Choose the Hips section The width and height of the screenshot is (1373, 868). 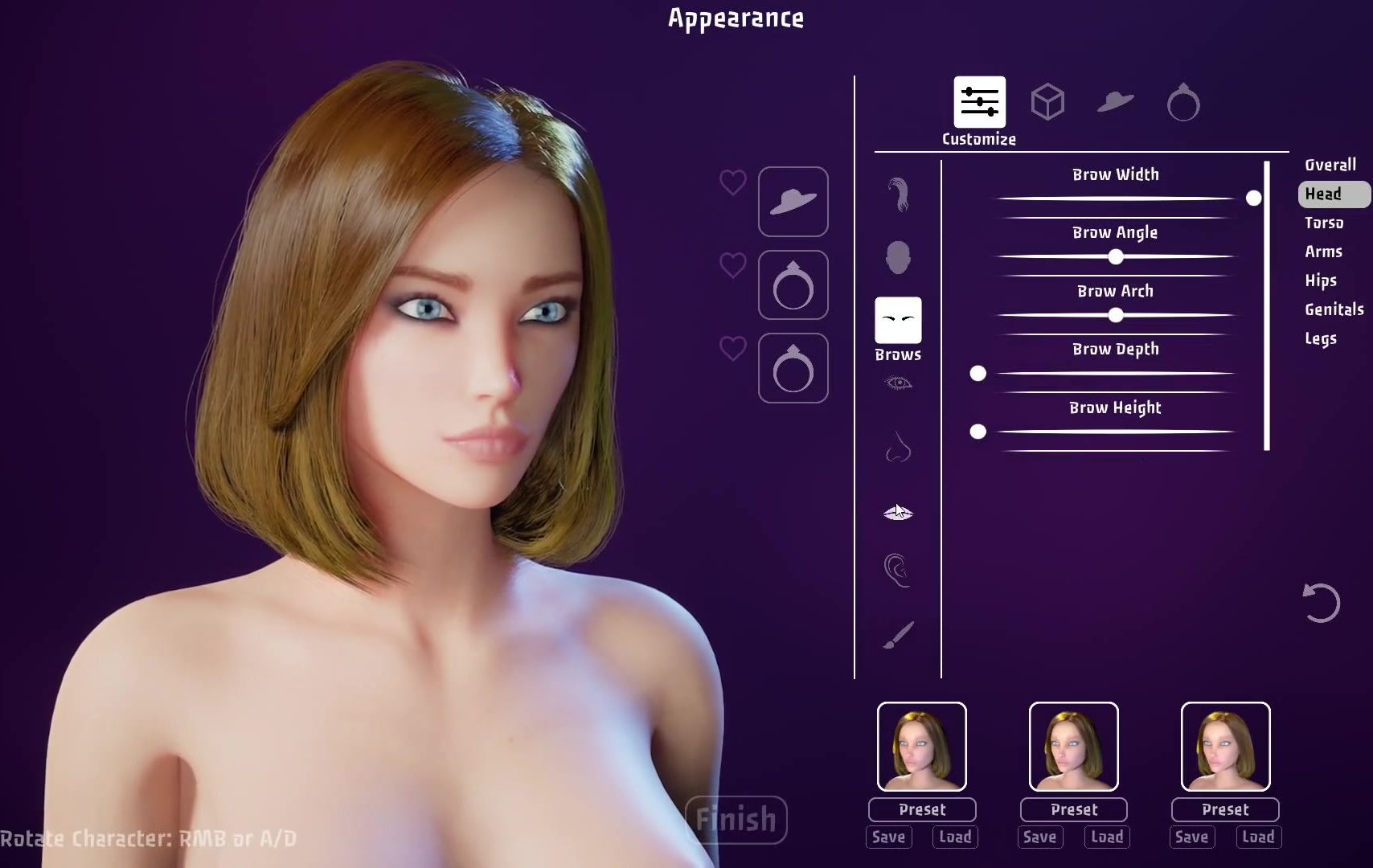coord(1320,280)
